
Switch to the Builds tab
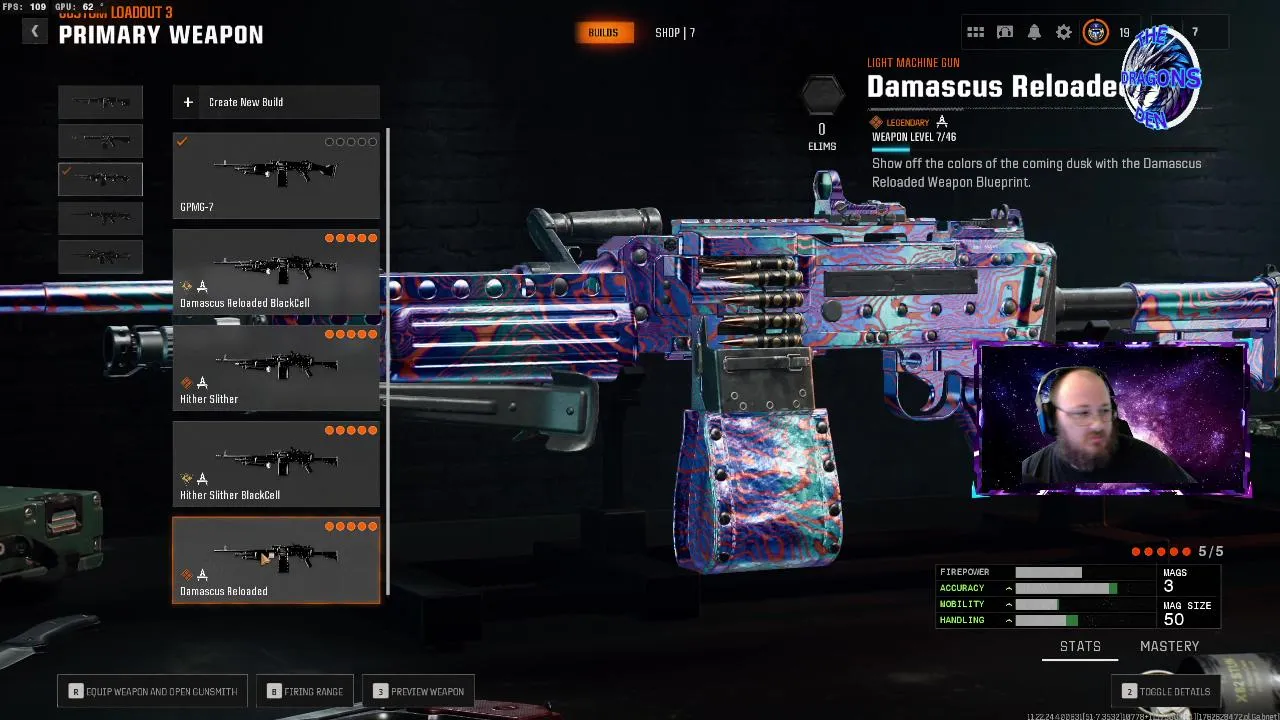tap(603, 33)
